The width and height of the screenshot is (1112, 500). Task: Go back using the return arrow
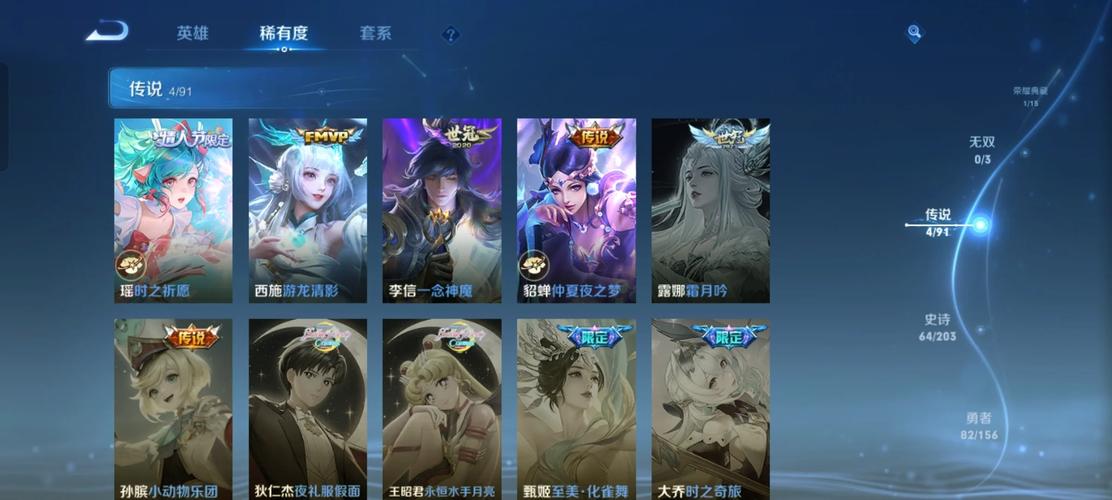click(x=107, y=32)
